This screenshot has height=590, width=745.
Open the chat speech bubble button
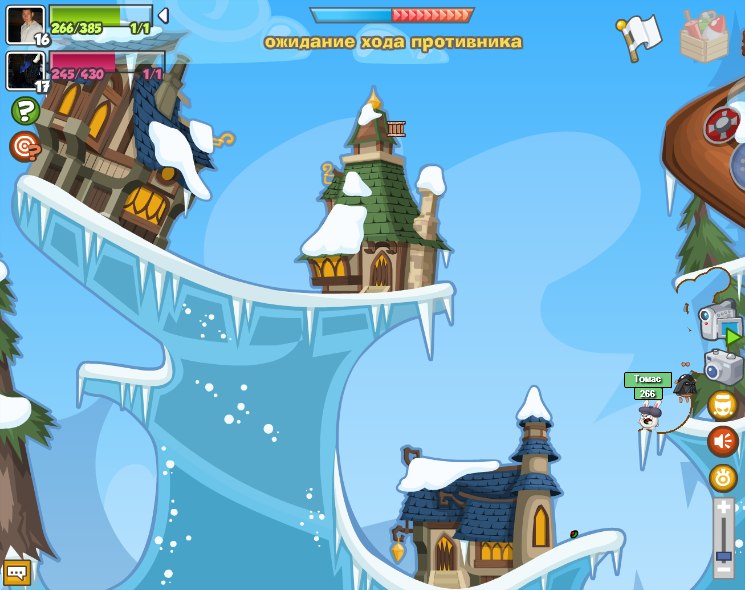pos(17,572)
